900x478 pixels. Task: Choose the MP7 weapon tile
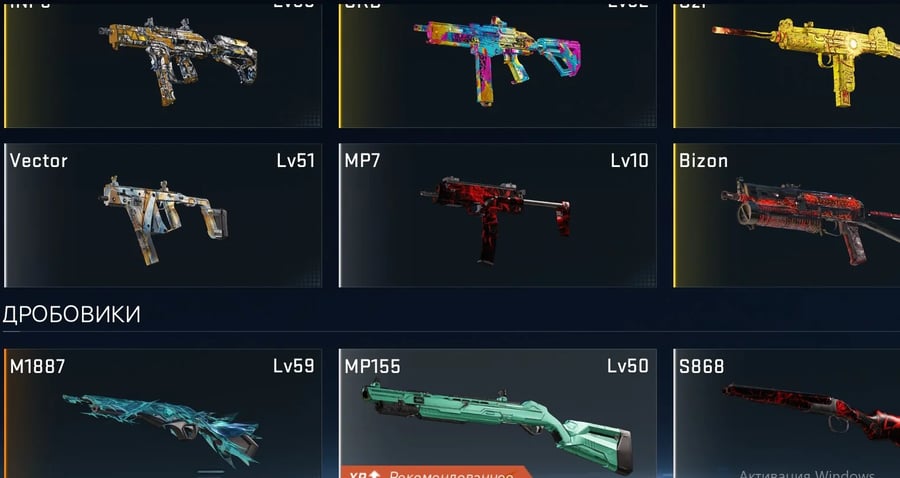[497, 215]
